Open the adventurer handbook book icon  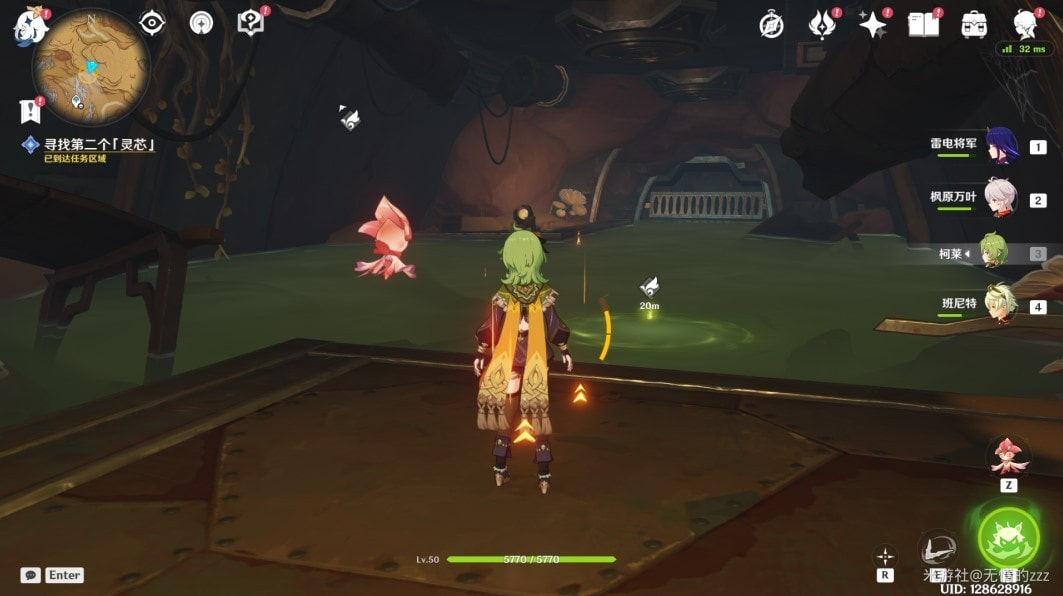[x=923, y=25]
